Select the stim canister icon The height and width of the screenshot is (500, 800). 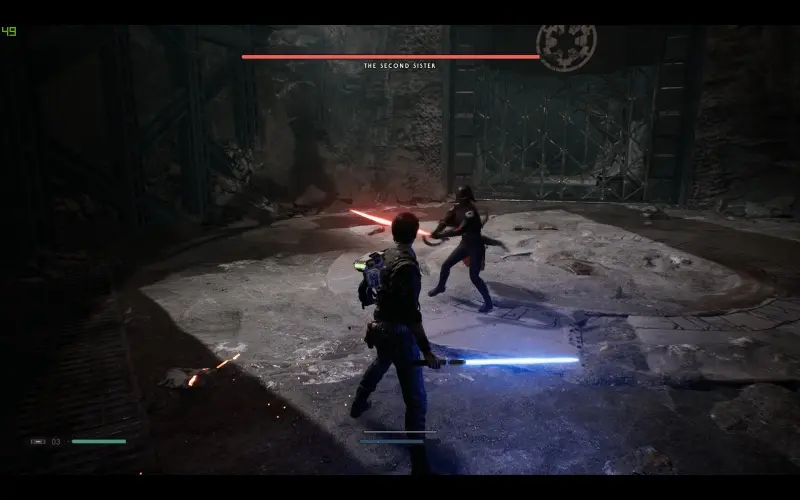point(38,441)
